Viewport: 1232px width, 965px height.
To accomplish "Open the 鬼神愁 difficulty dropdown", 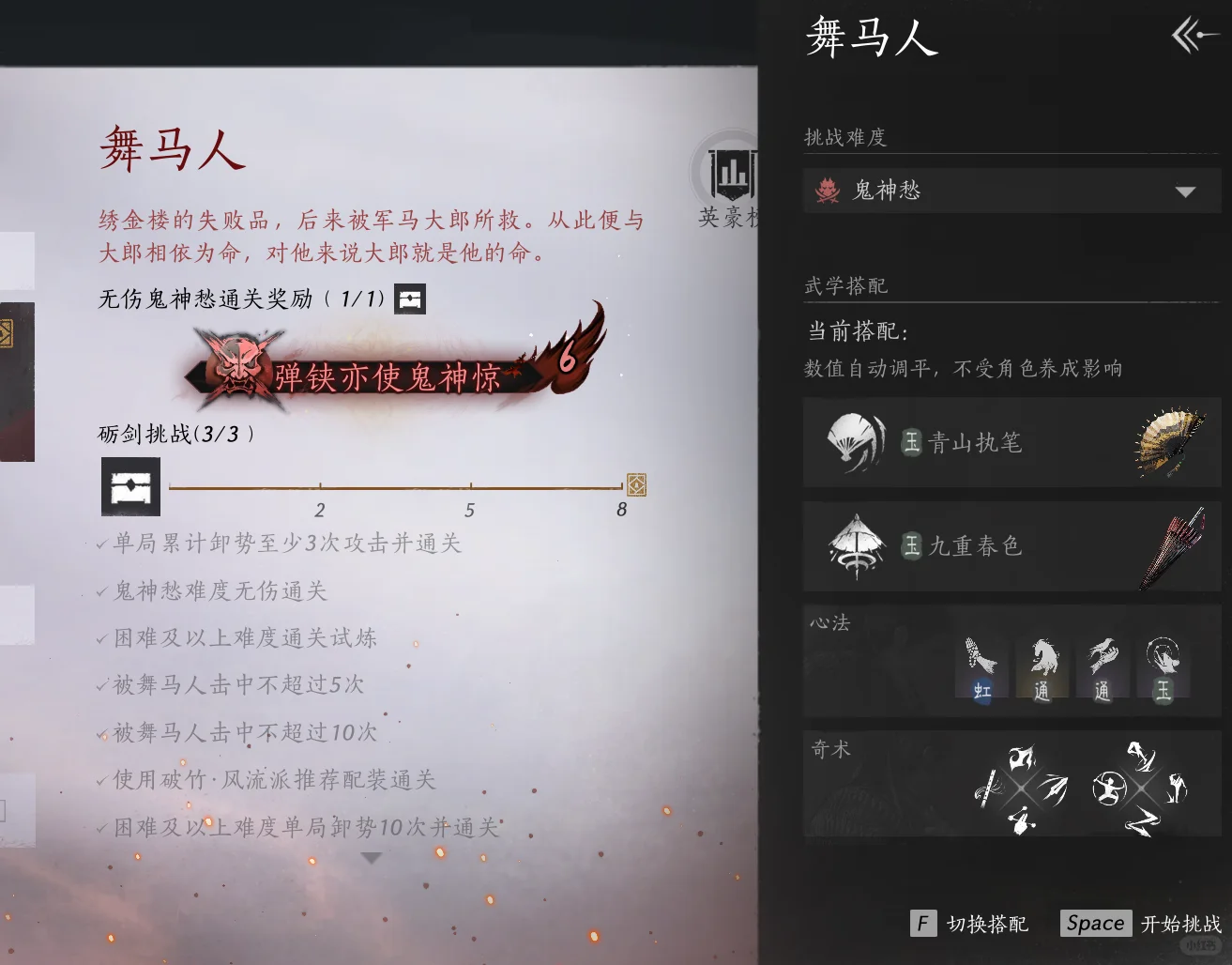I will [1011, 191].
